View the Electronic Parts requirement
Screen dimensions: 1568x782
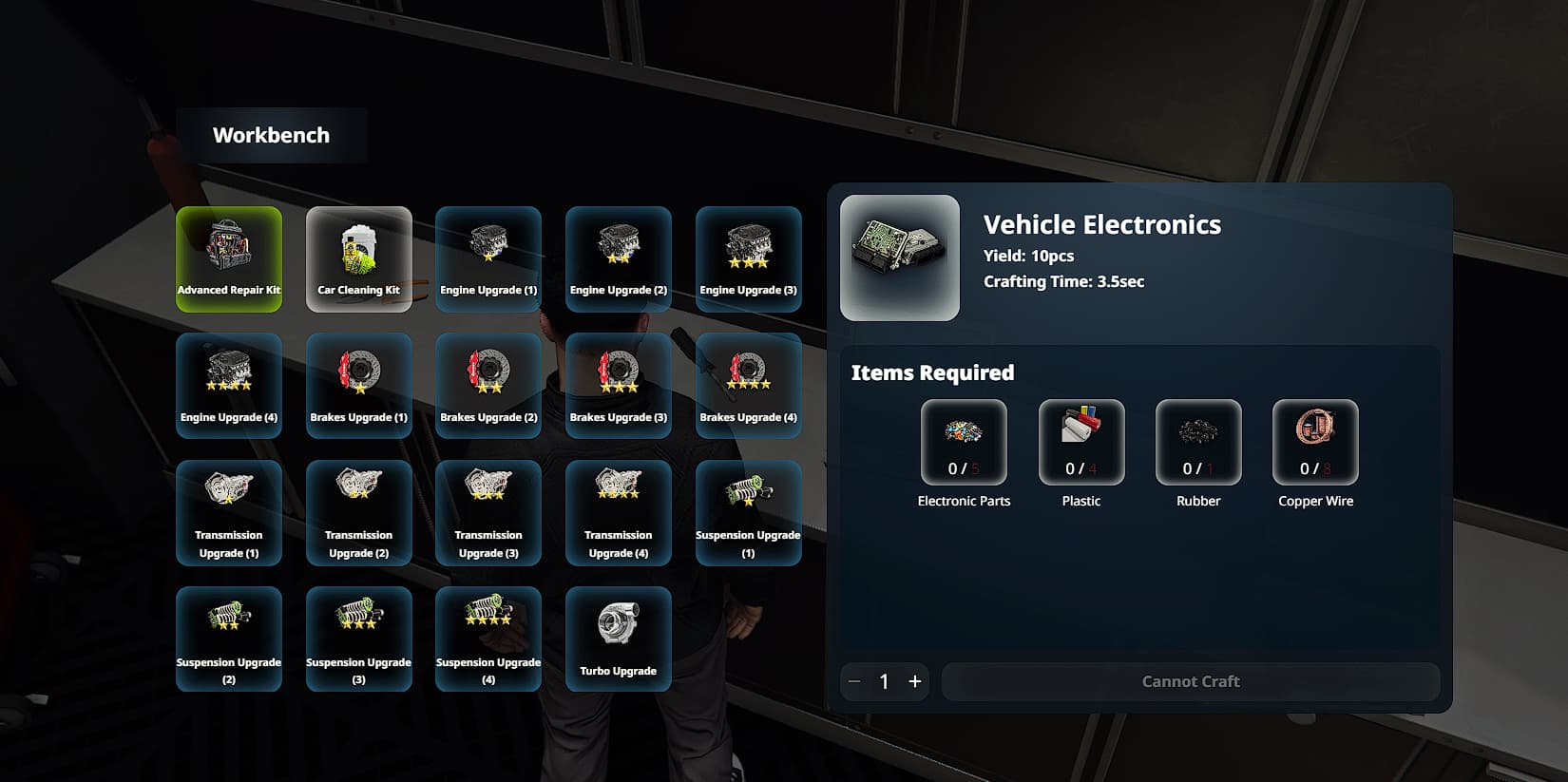(x=964, y=442)
